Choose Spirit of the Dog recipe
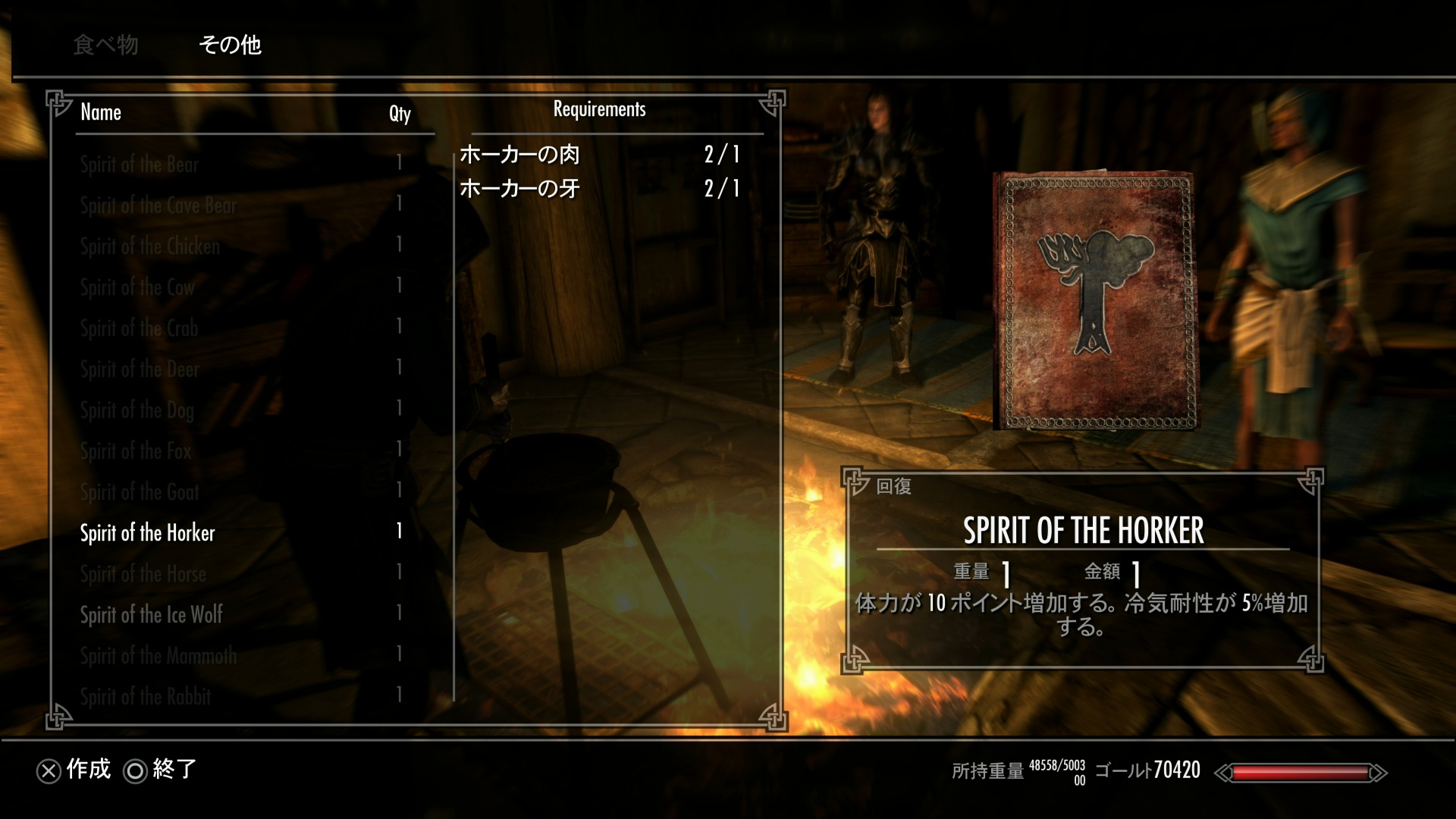This screenshot has height=819, width=1456. [137, 410]
